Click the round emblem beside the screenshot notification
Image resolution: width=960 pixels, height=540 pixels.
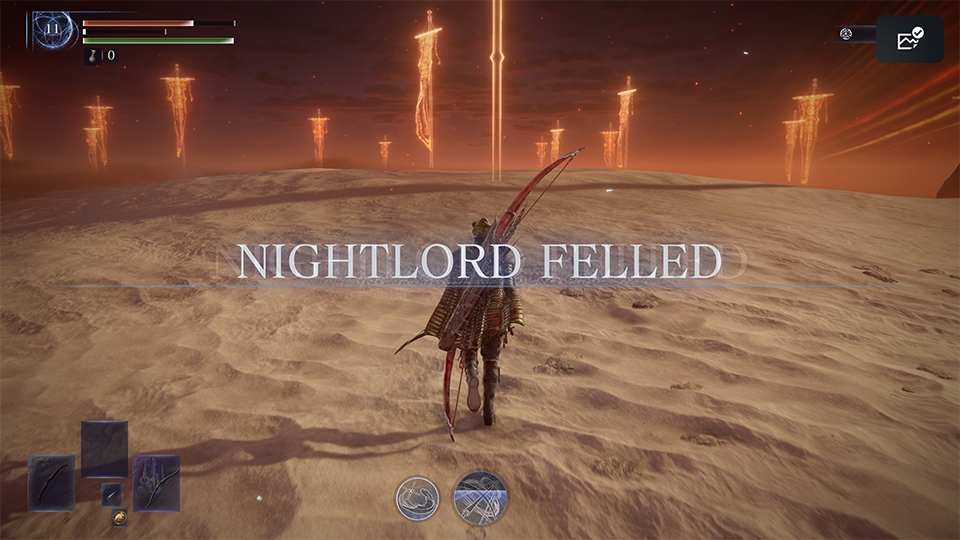pos(846,34)
